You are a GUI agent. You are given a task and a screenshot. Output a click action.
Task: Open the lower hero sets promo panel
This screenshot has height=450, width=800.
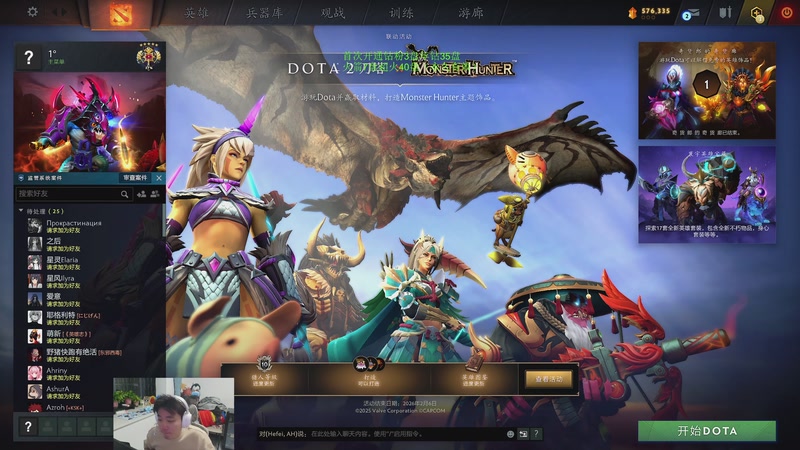click(x=707, y=194)
